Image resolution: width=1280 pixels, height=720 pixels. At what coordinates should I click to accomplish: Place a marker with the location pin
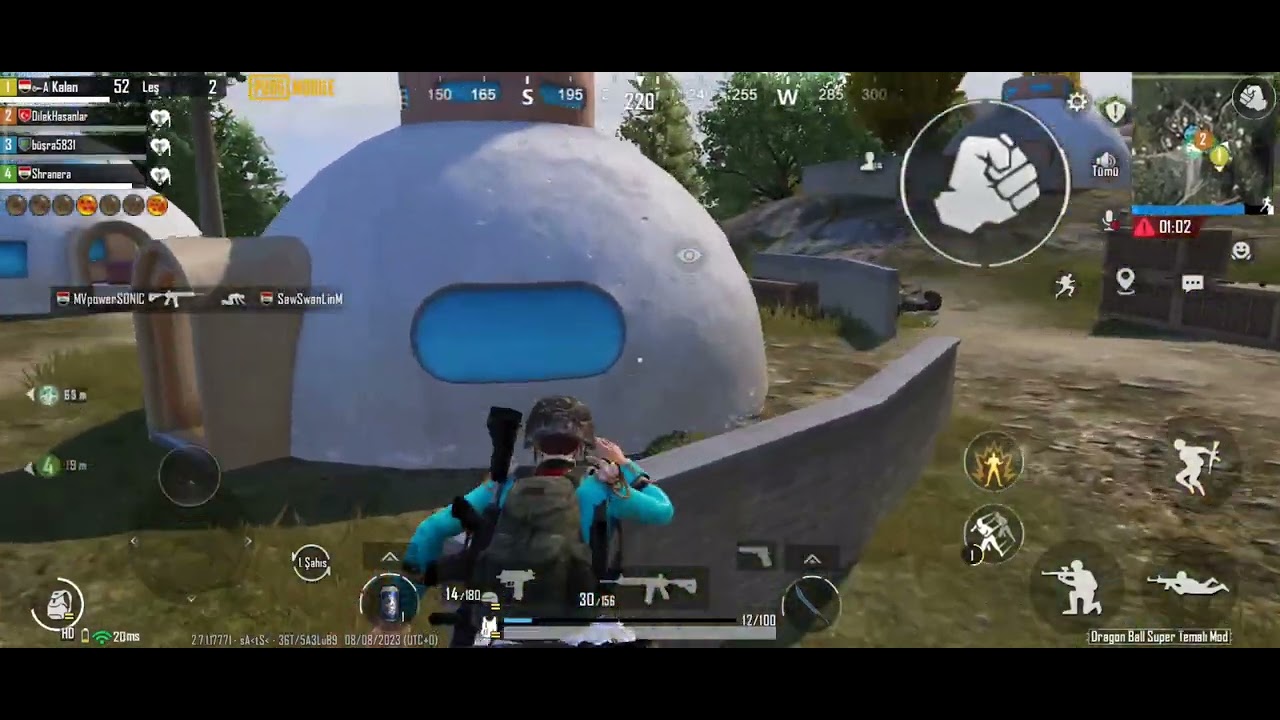(x=1125, y=281)
